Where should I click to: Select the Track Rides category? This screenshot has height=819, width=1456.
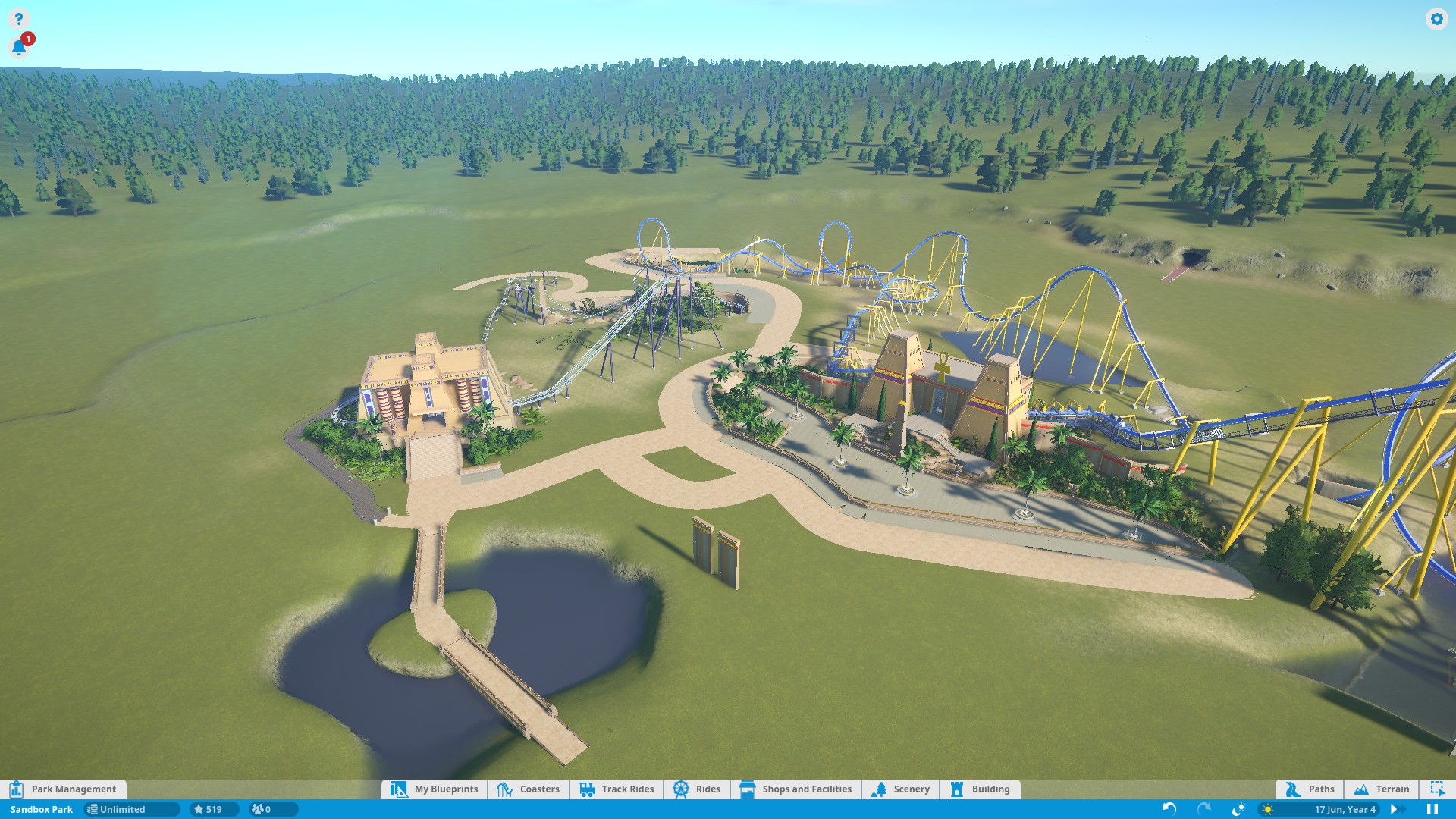click(x=617, y=789)
